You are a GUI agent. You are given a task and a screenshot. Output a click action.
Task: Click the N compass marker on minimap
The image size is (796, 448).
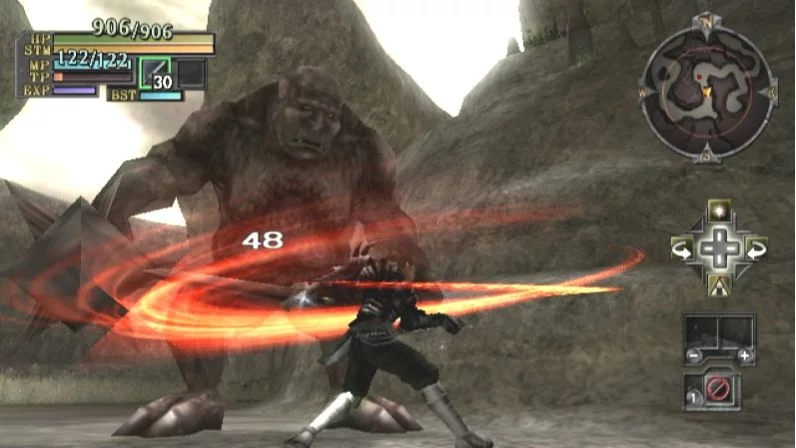(x=707, y=22)
